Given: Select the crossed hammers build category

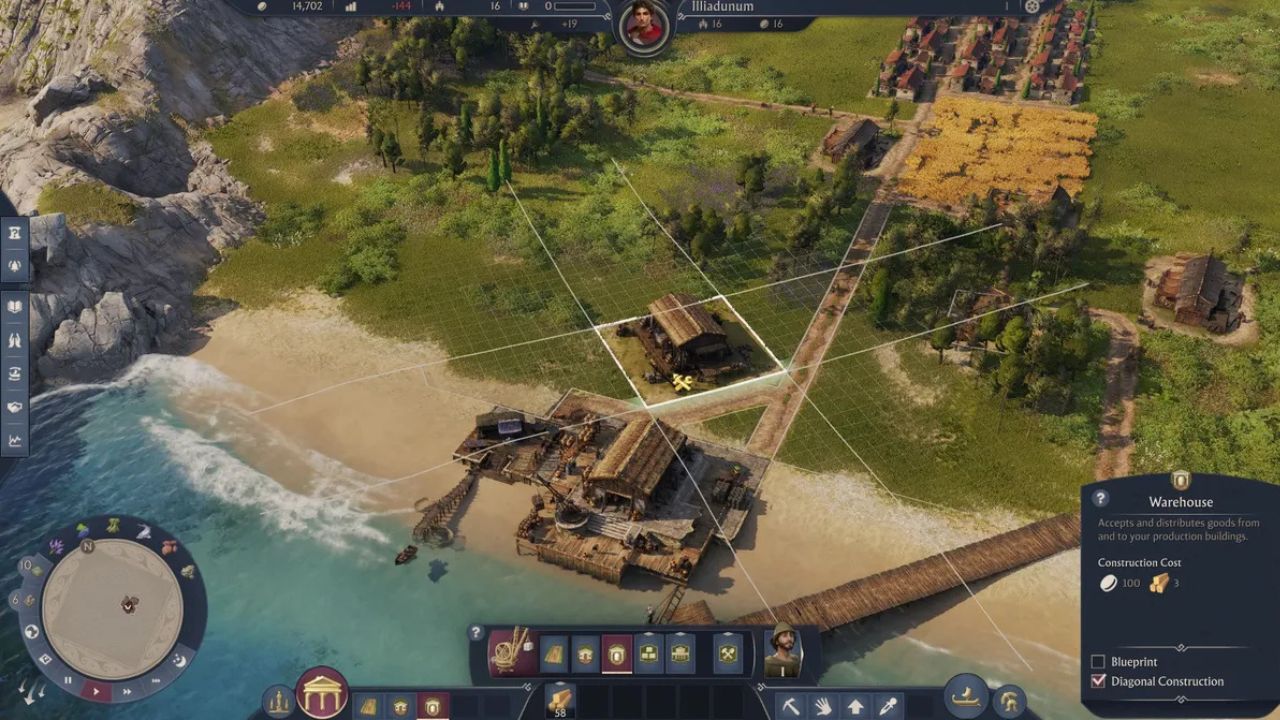Looking at the screenshot, I should tap(728, 653).
